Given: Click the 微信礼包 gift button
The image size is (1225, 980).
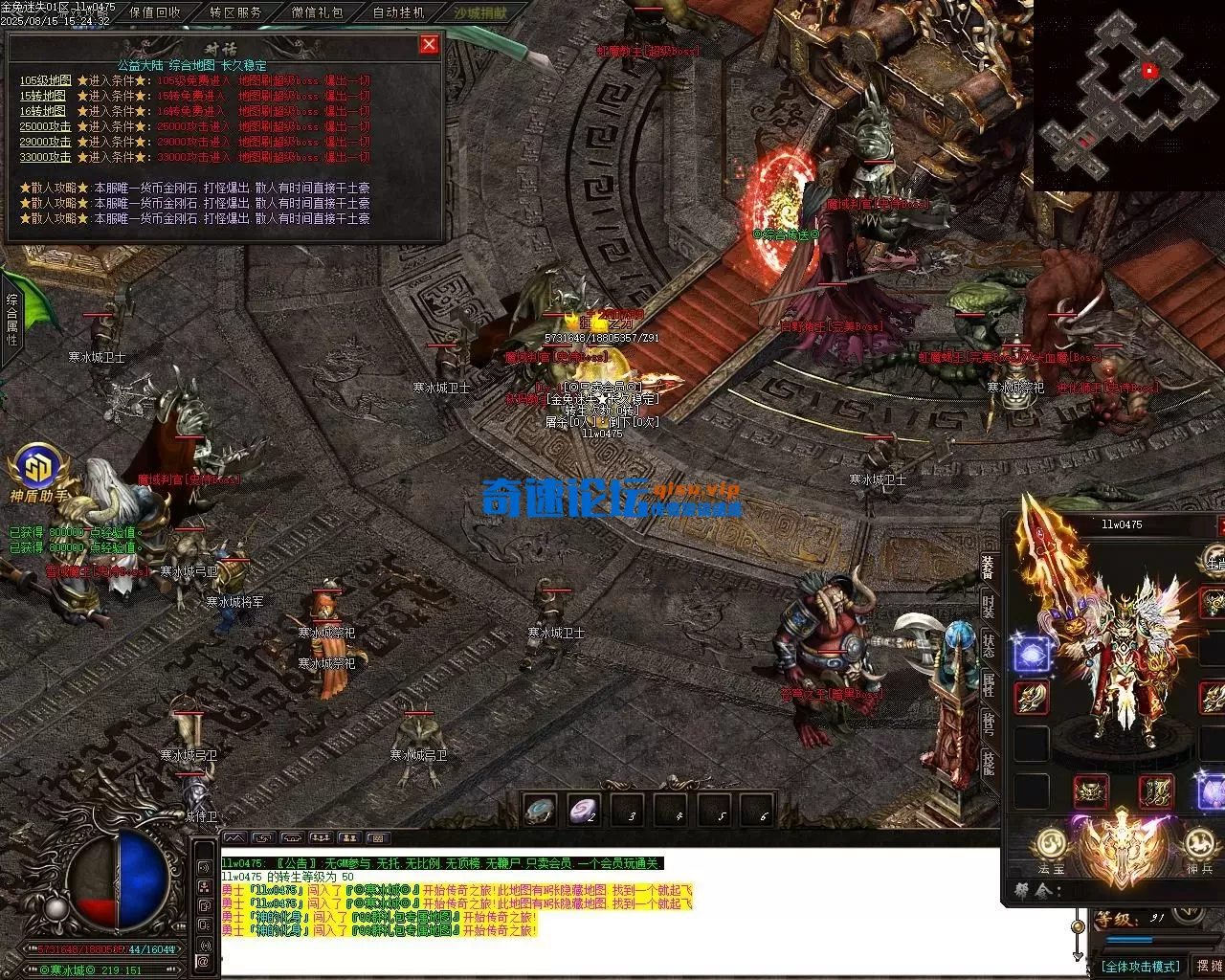Looking at the screenshot, I should click(x=317, y=12).
